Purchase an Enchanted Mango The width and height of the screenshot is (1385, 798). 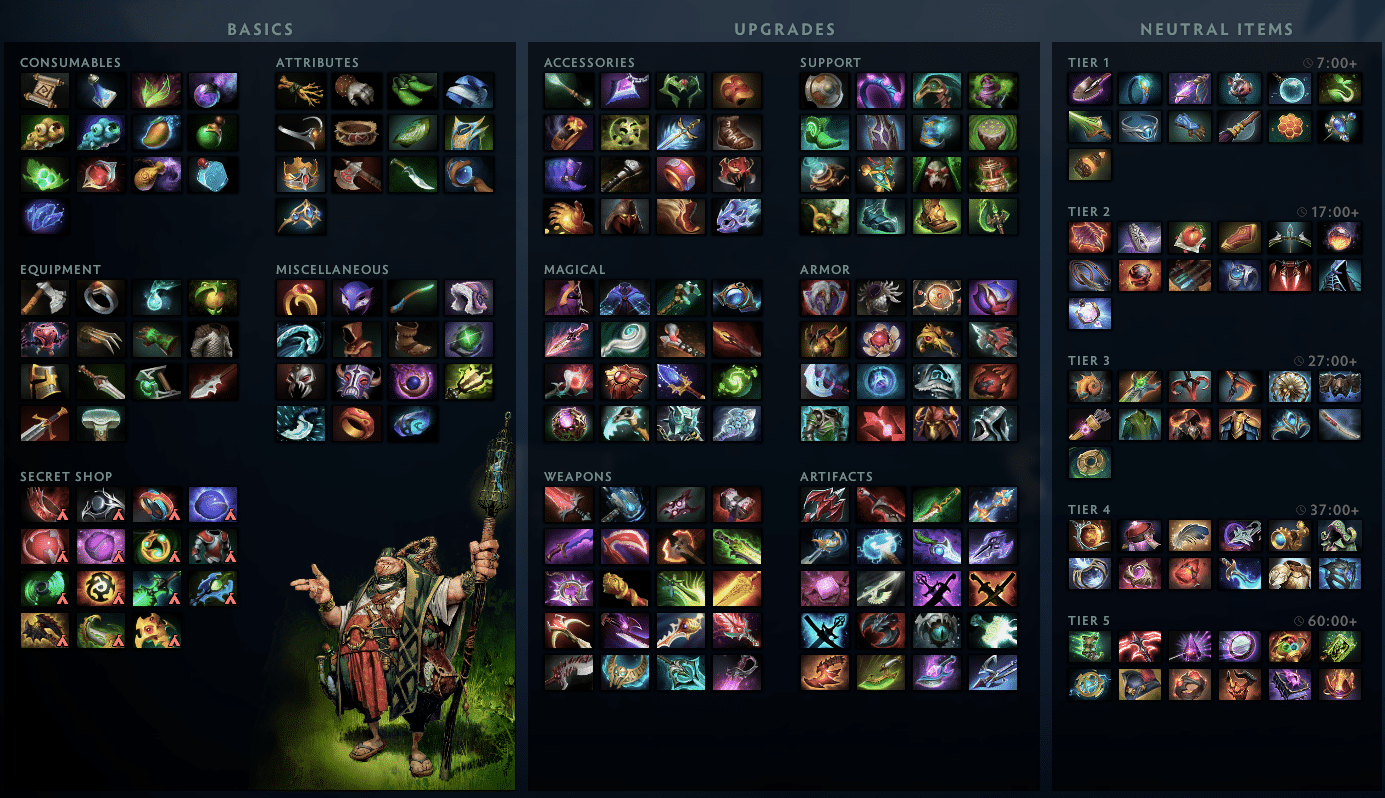(157, 132)
